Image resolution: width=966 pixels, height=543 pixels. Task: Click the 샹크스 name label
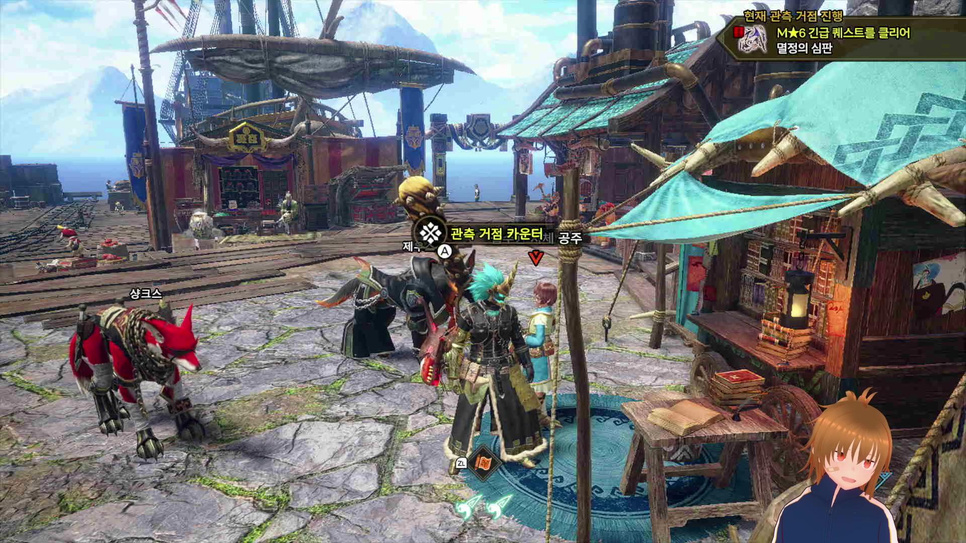tap(145, 294)
